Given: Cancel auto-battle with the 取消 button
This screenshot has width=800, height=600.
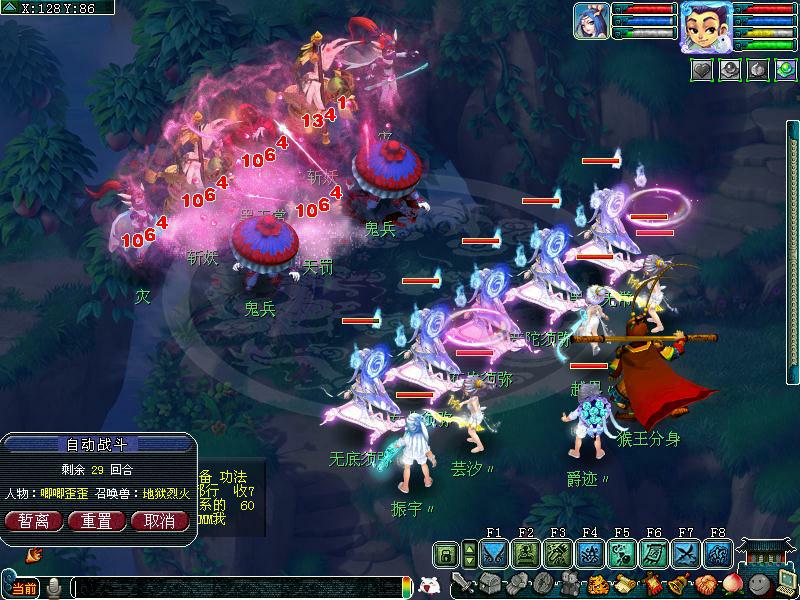Looking at the screenshot, I should point(159,520).
